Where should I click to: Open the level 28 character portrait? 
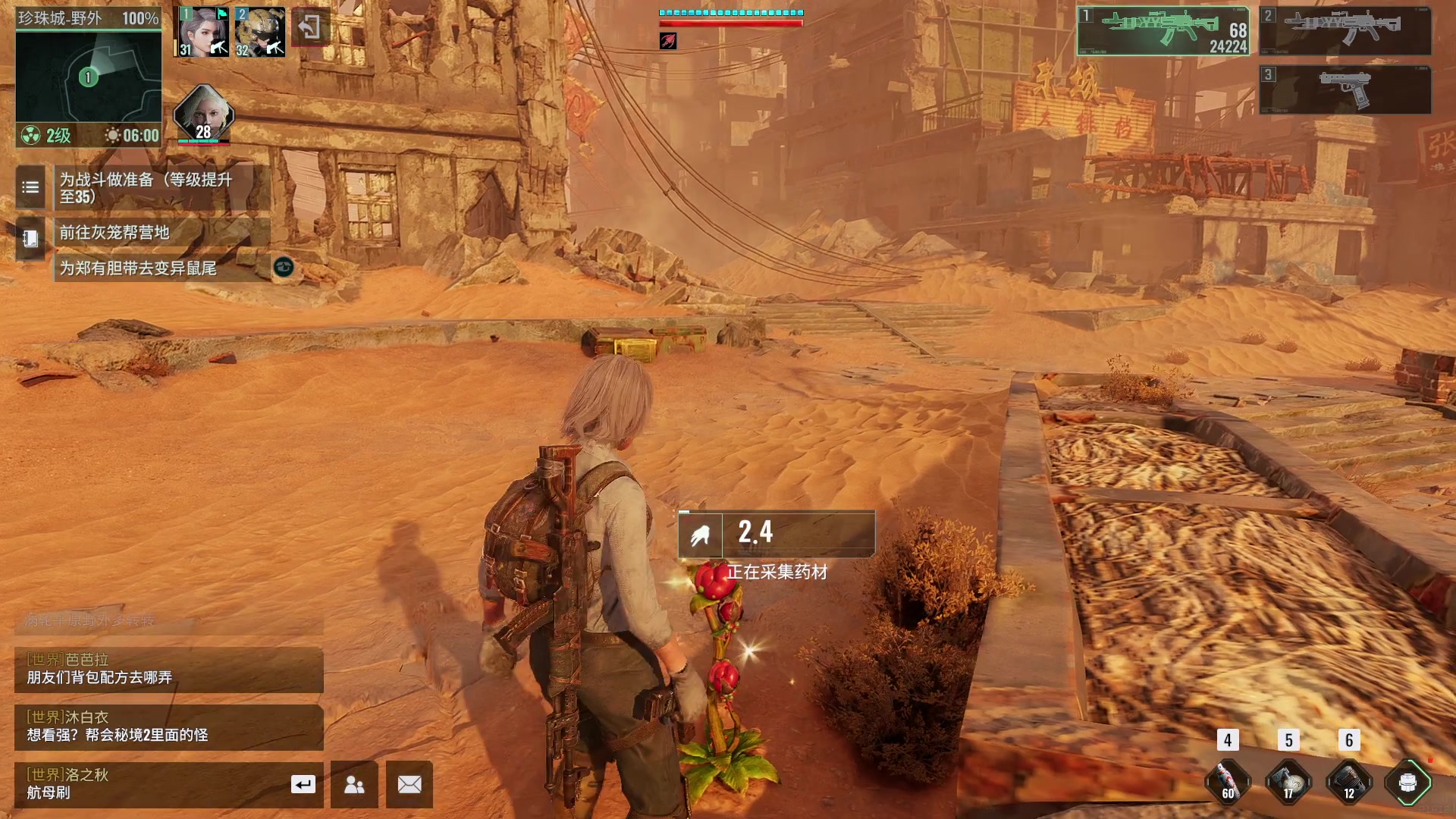(x=203, y=115)
